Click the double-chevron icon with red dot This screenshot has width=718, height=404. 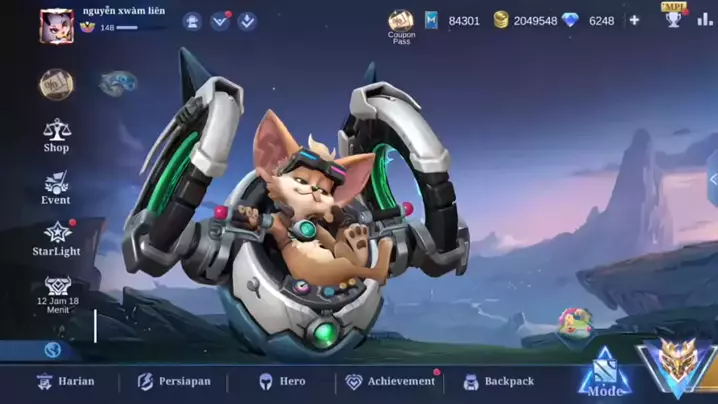220,21
